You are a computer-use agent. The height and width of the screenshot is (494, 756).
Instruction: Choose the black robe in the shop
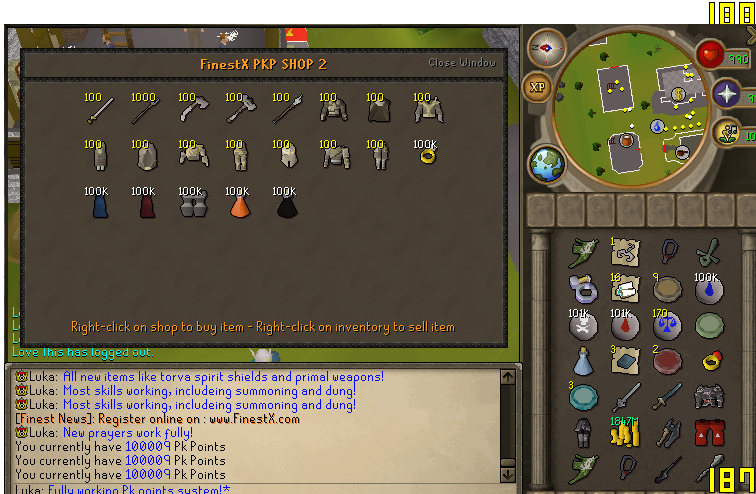pyautogui.click(x=285, y=204)
